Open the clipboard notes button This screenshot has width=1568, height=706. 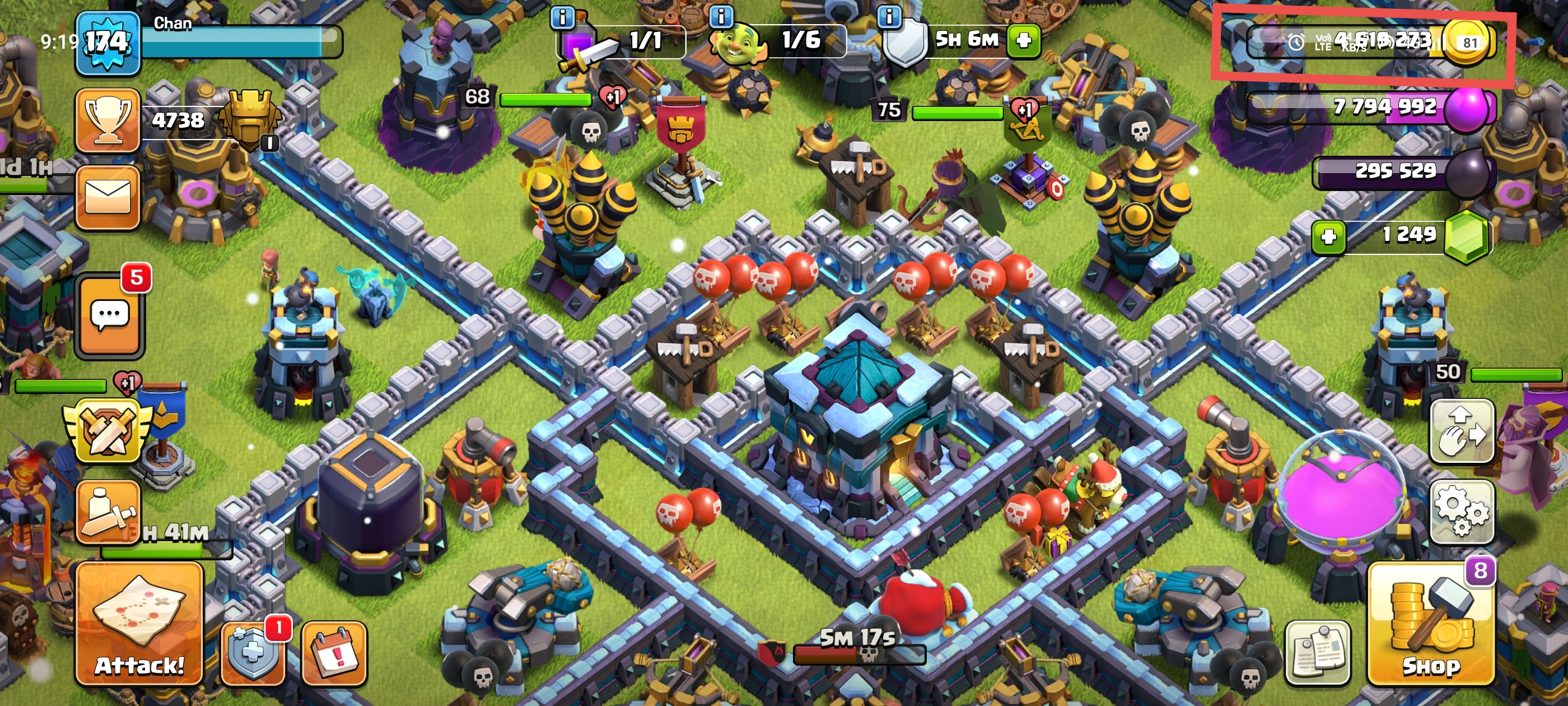[x=1318, y=653]
